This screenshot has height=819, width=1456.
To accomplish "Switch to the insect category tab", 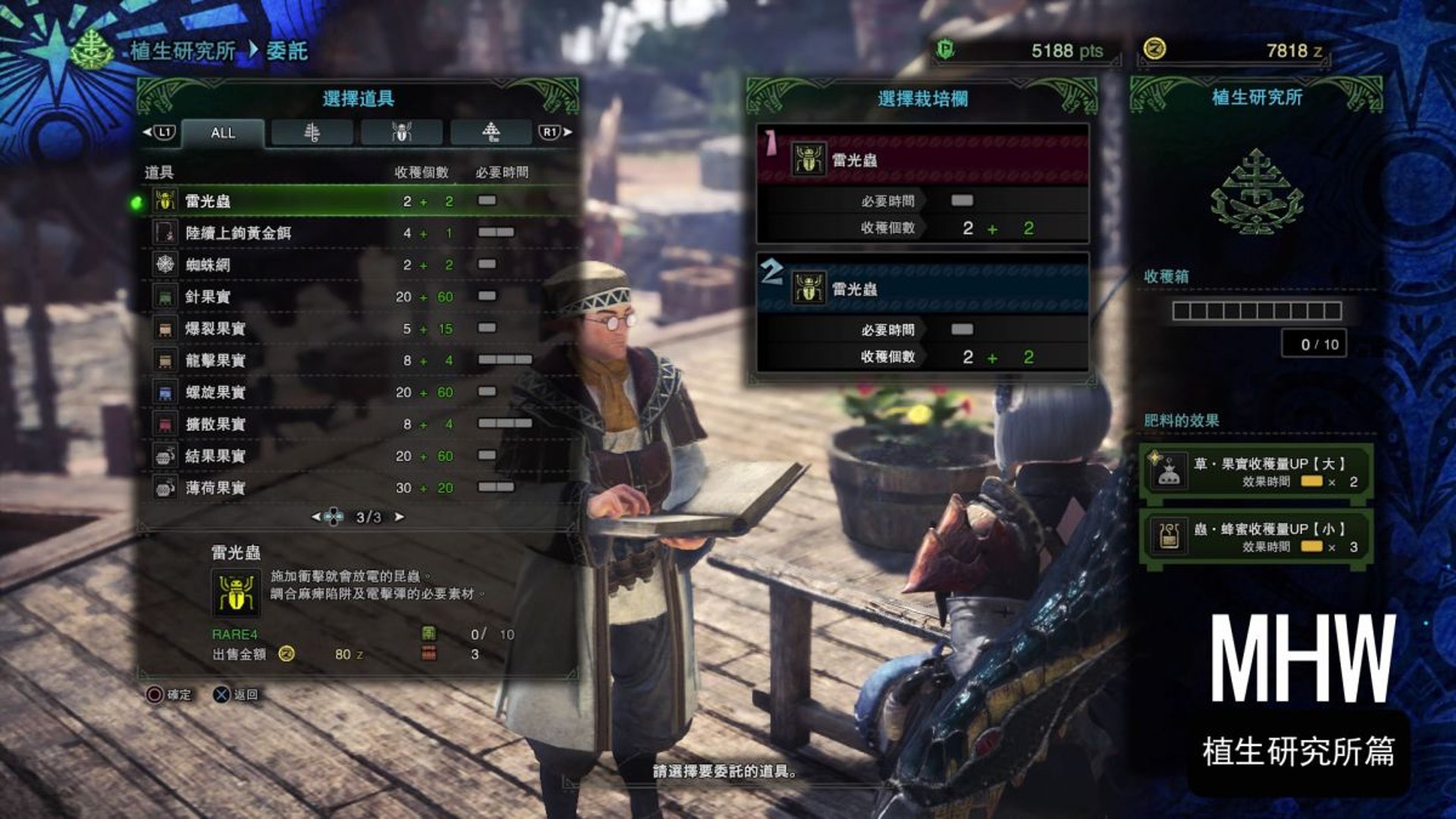I will tap(401, 133).
